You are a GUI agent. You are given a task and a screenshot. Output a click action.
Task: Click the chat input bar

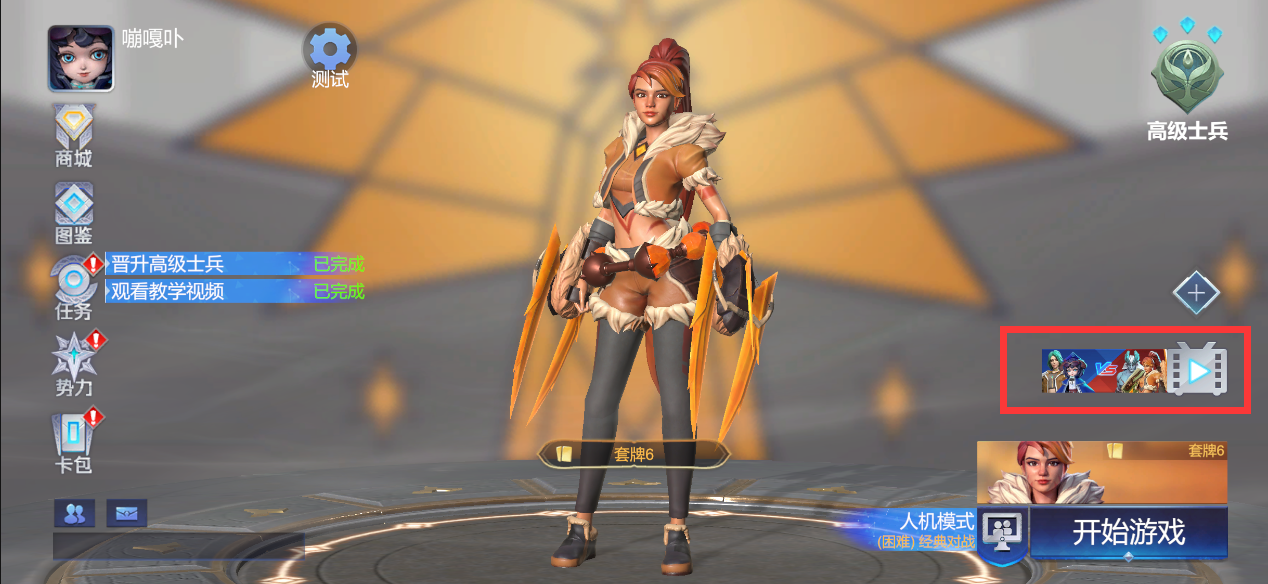(x=178, y=546)
